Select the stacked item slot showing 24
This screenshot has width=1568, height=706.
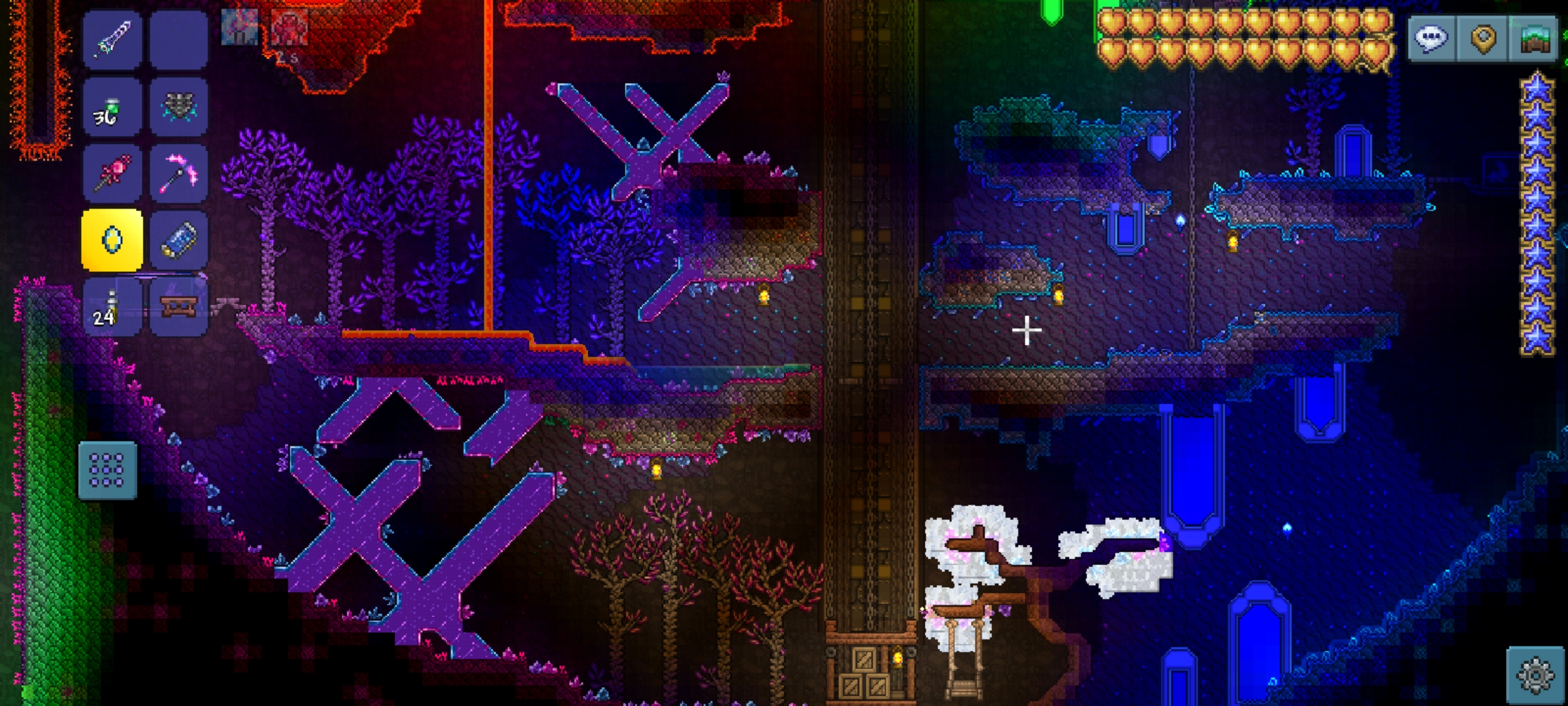[x=112, y=307]
